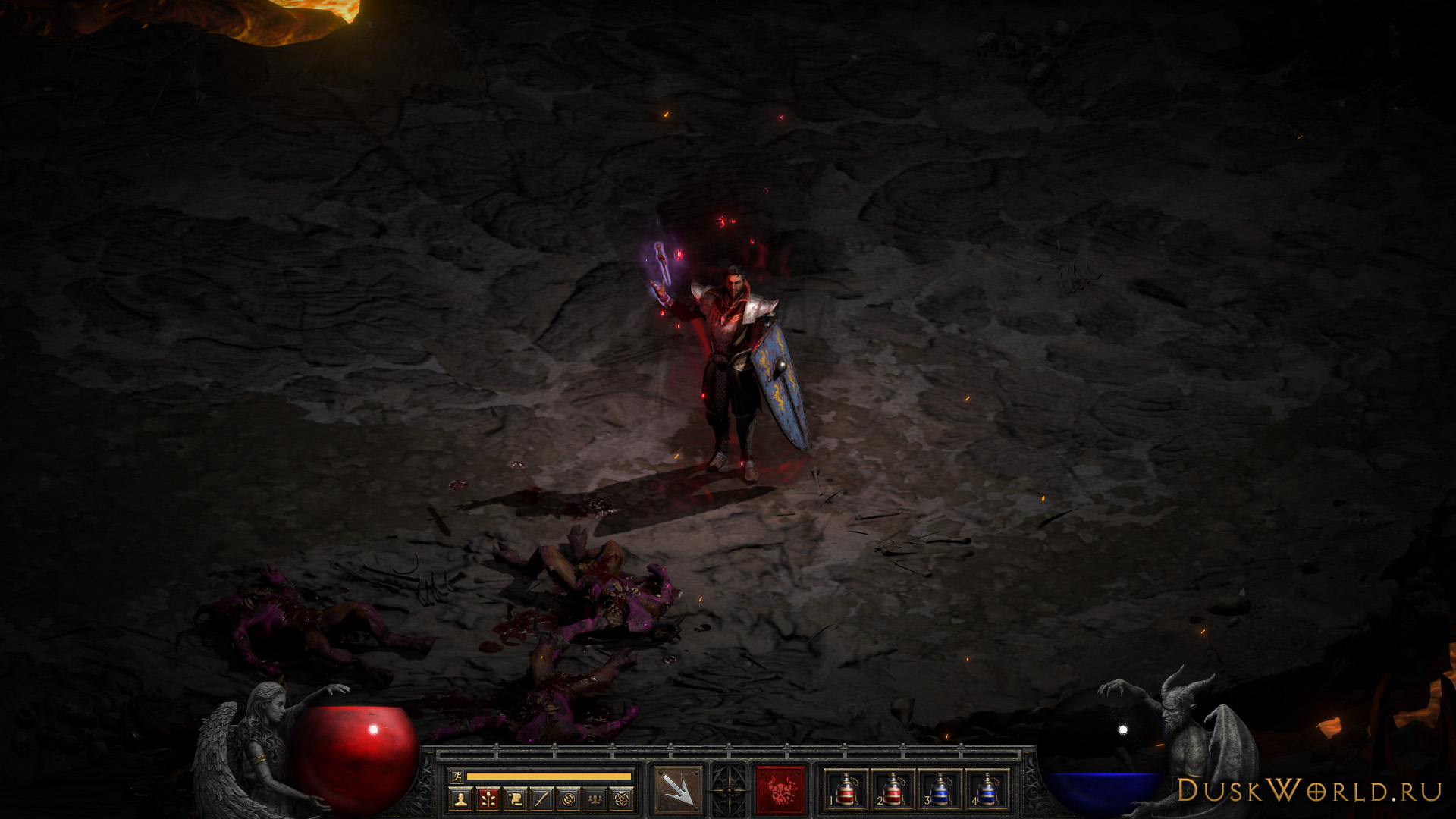The width and height of the screenshot is (1456, 819).
Task: Open the quest log scroll icon
Action: coord(515,798)
